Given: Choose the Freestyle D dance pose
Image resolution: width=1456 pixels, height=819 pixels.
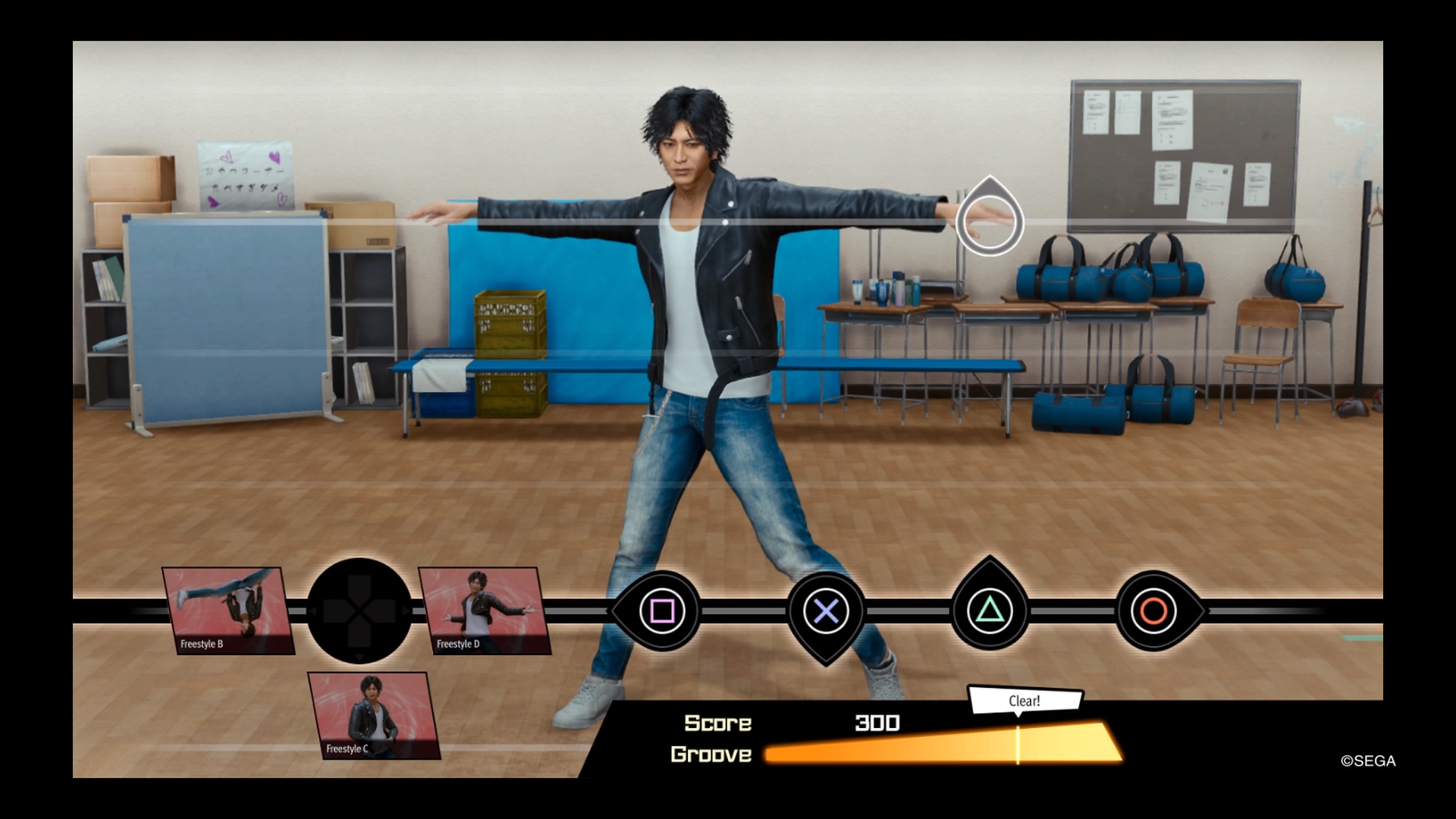Looking at the screenshot, I should click(x=484, y=610).
